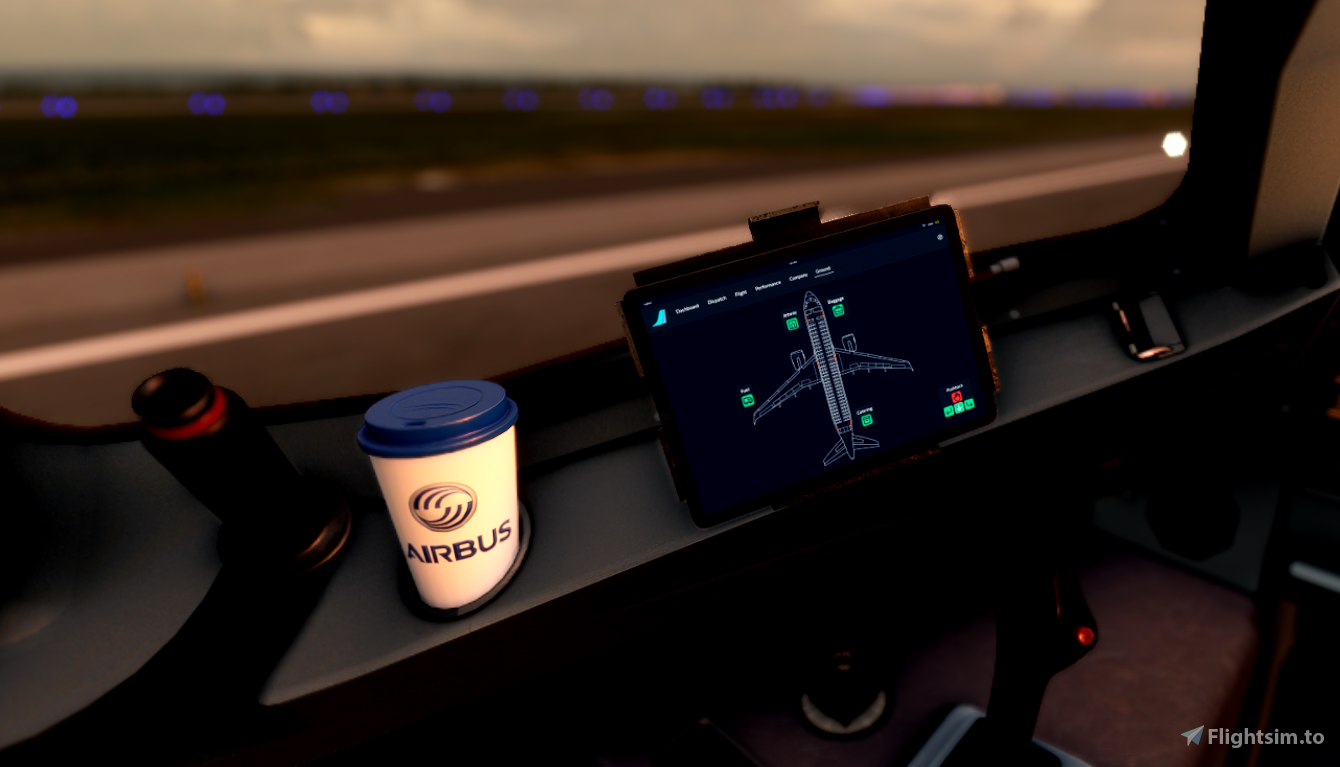The width and height of the screenshot is (1340, 767).
Task: Click the red pushback tug icon
Action: (x=957, y=396)
